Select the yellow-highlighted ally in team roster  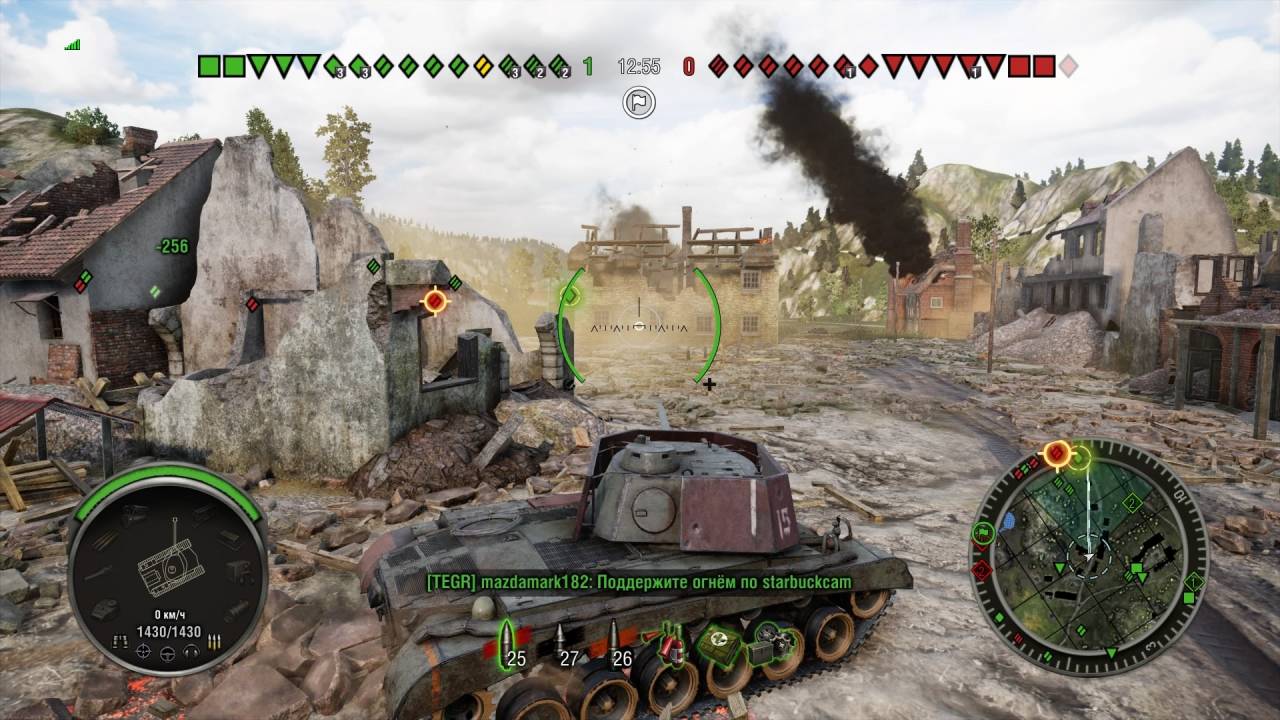click(483, 66)
